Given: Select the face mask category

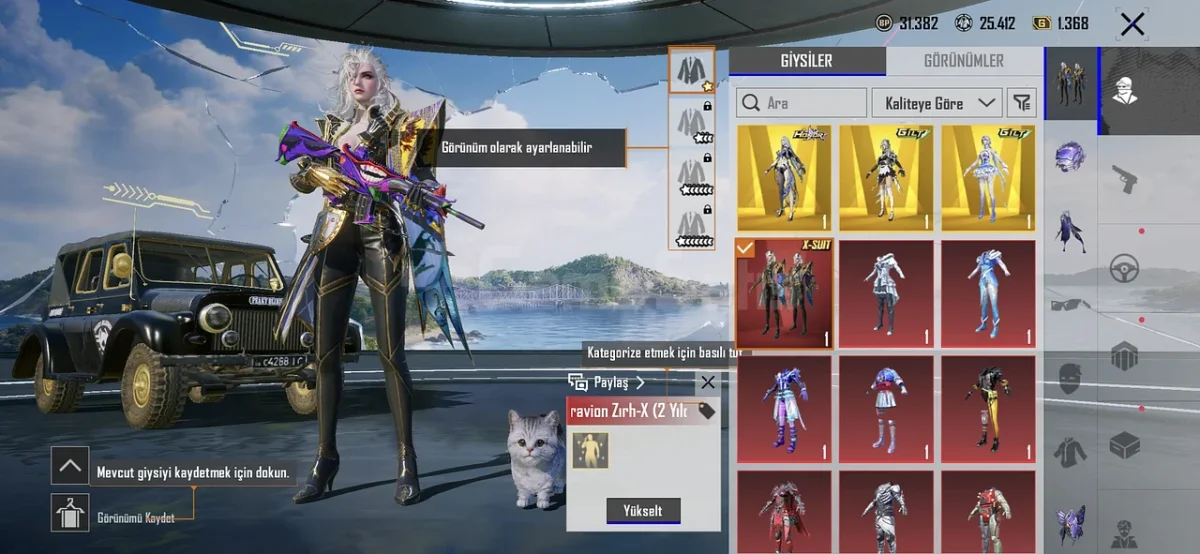Looking at the screenshot, I should point(1070,379).
